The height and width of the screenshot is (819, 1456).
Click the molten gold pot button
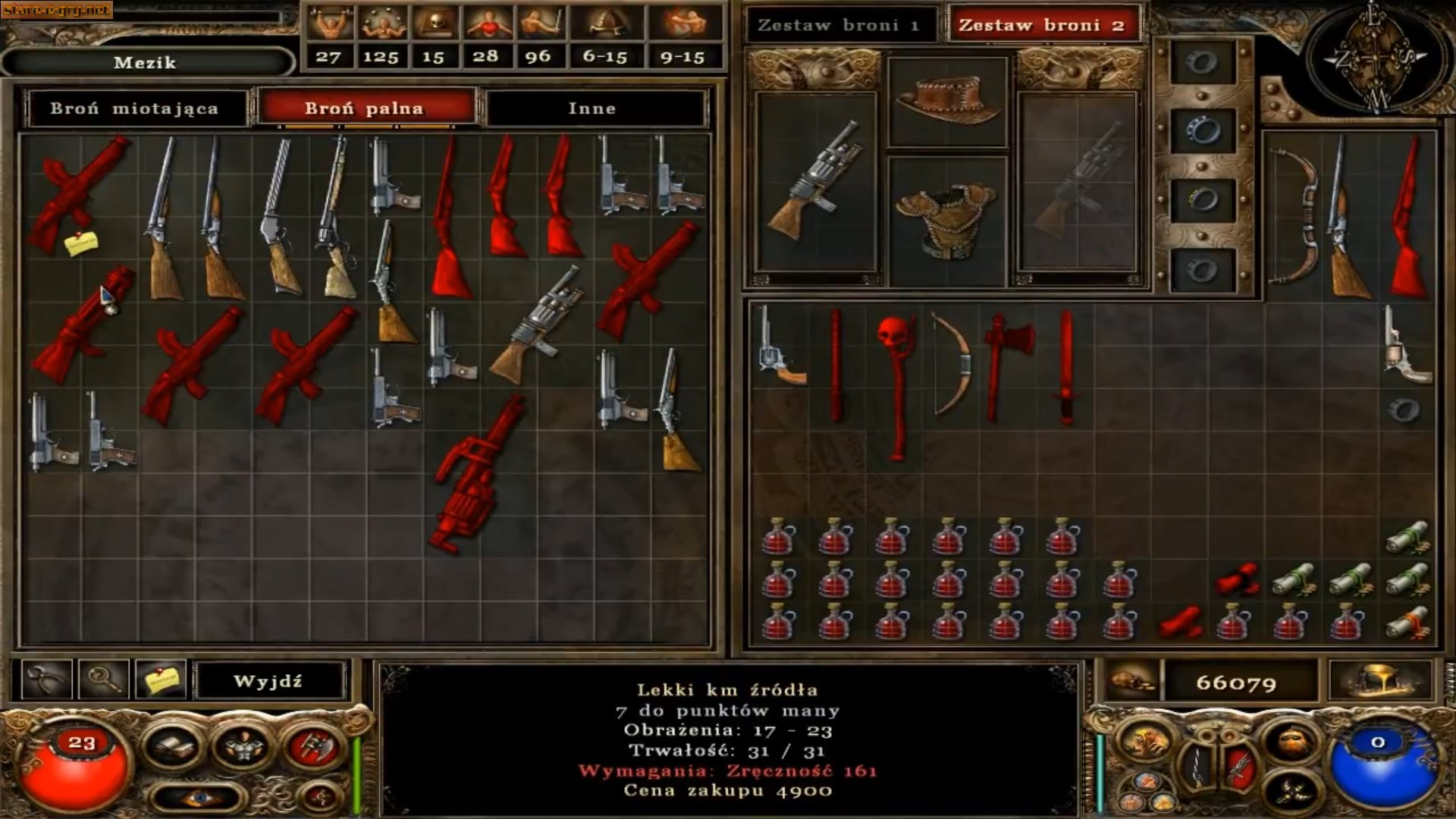click(1379, 680)
